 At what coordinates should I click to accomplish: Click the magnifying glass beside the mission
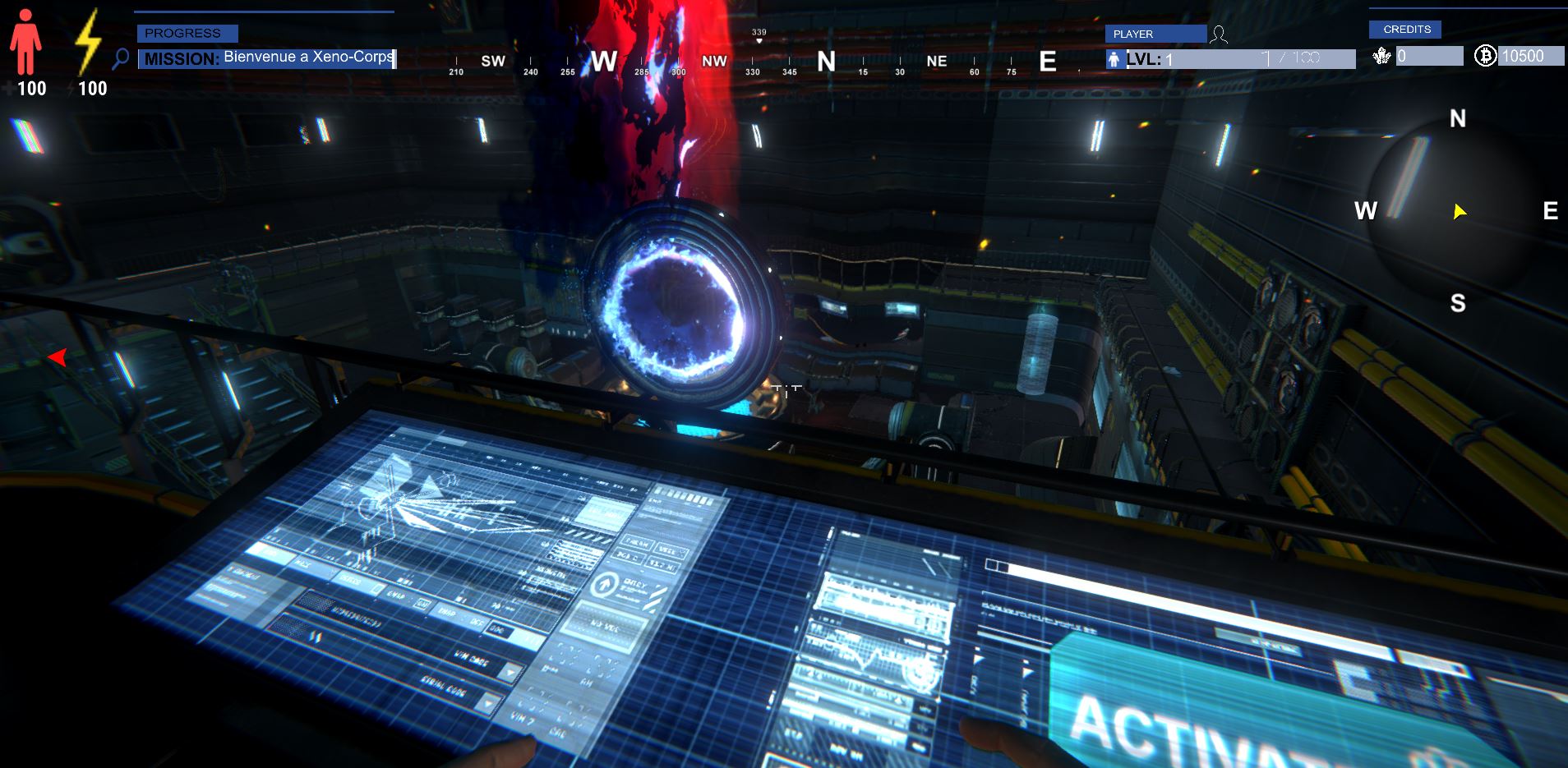(121, 58)
